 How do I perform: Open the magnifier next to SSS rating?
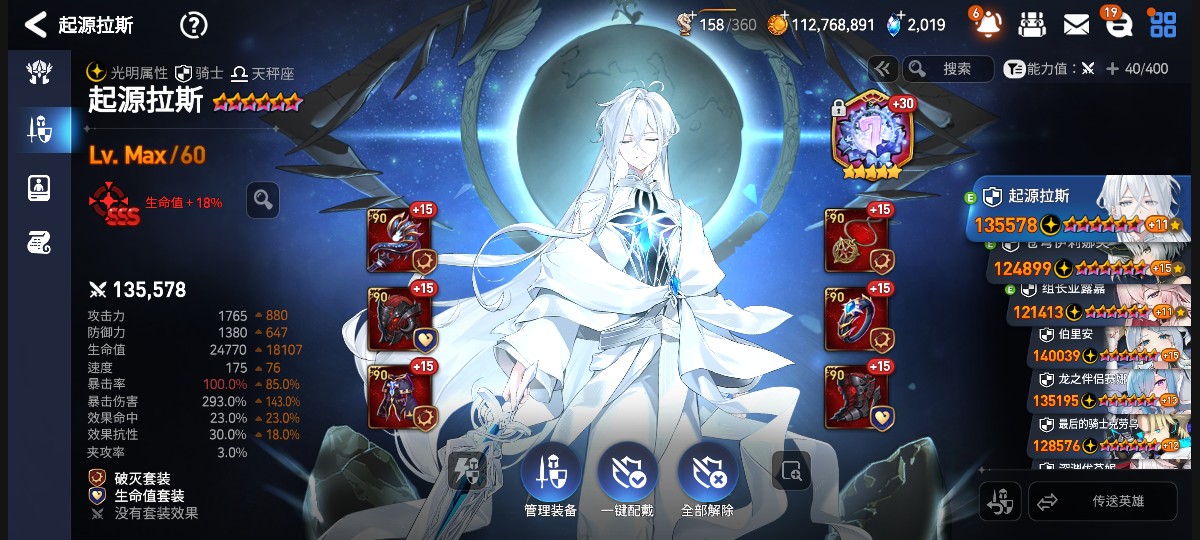(x=263, y=200)
